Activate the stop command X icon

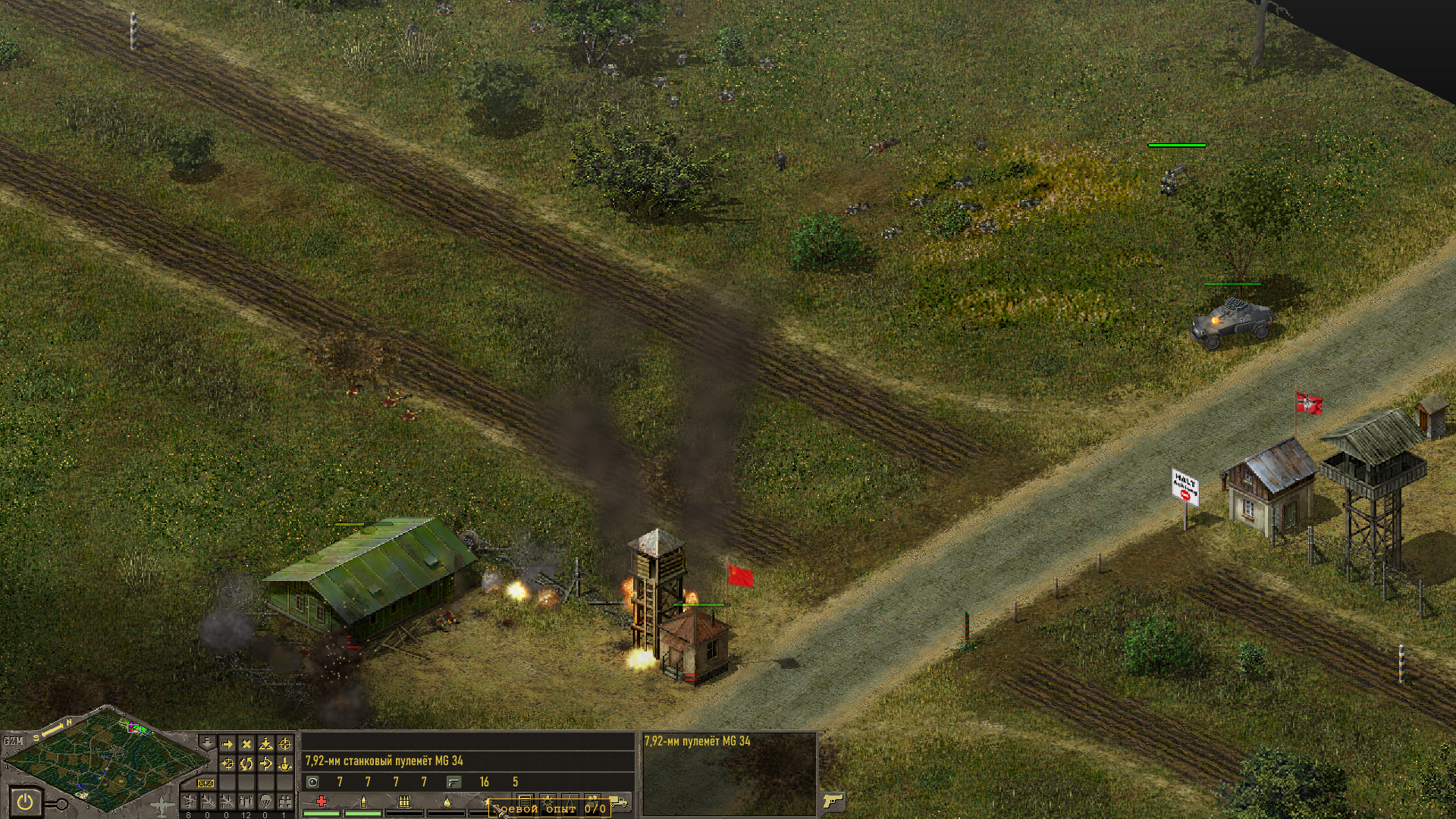(x=246, y=745)
